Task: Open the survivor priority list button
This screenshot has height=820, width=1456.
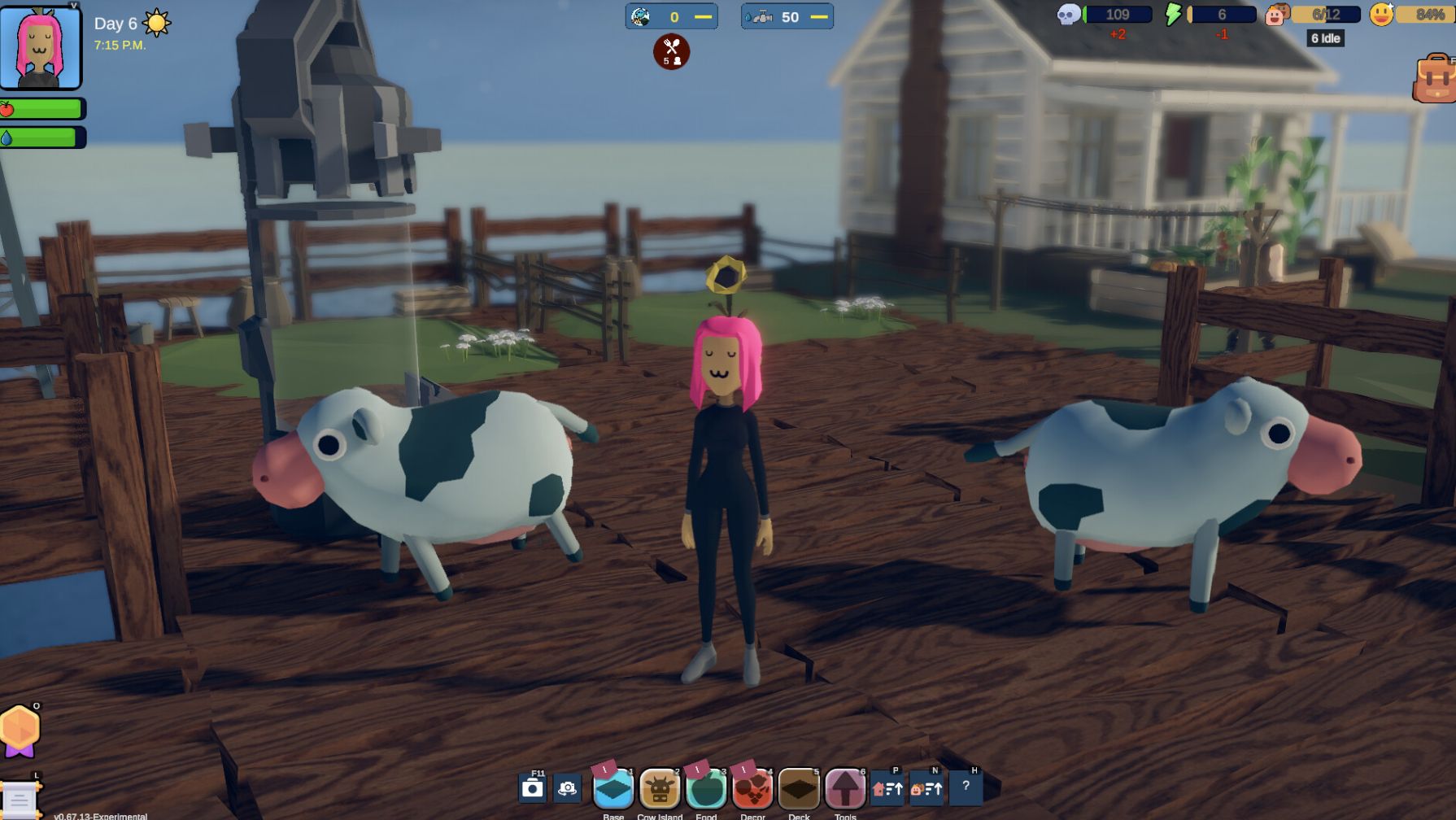Action: [x=926, y=788]
